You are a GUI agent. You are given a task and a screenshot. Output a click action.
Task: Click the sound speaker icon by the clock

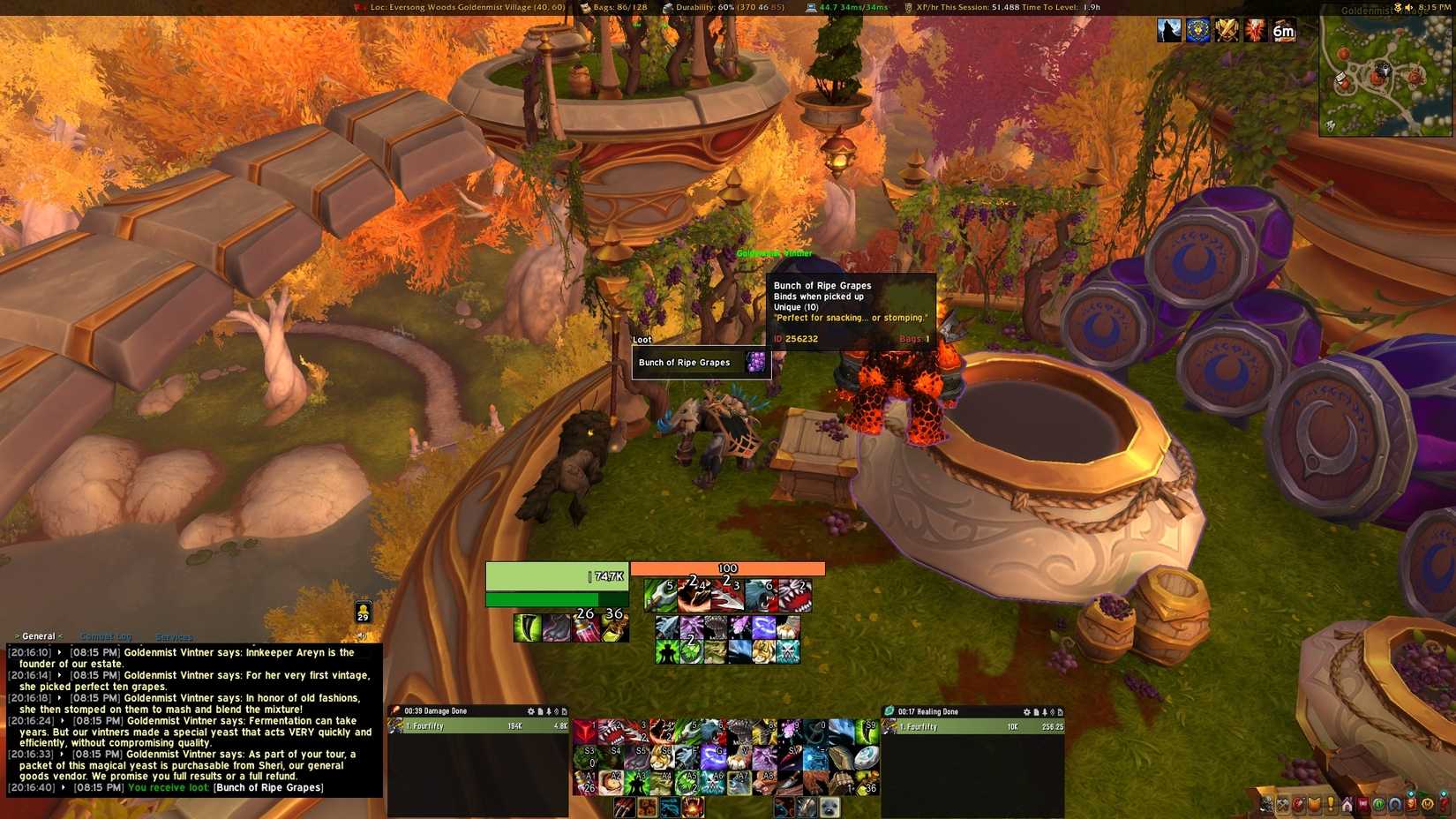click(1408, 7)
